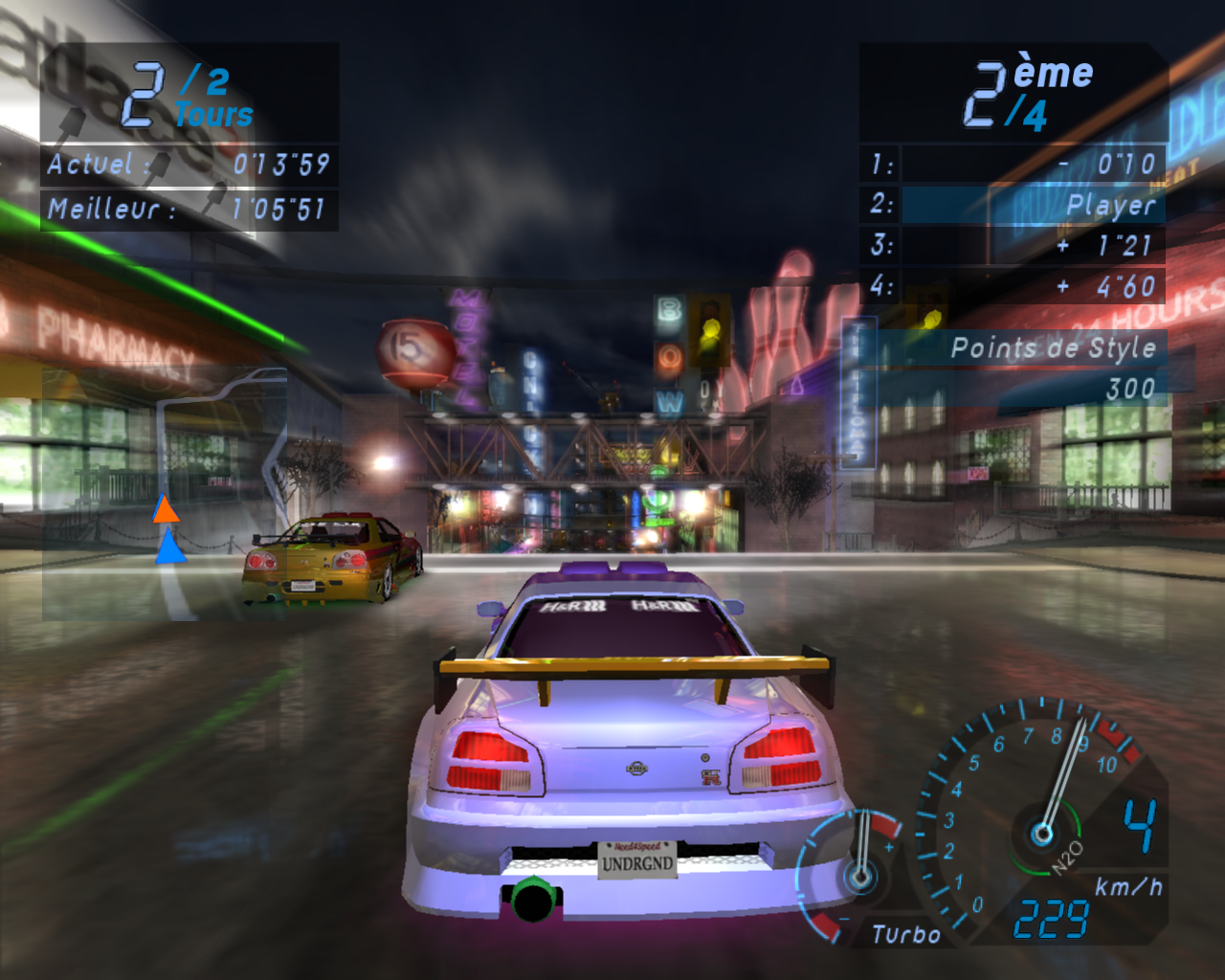Select the orange opponent marker on the minimap
This screenshot has width=1225, height=980.
pos(166,510)
